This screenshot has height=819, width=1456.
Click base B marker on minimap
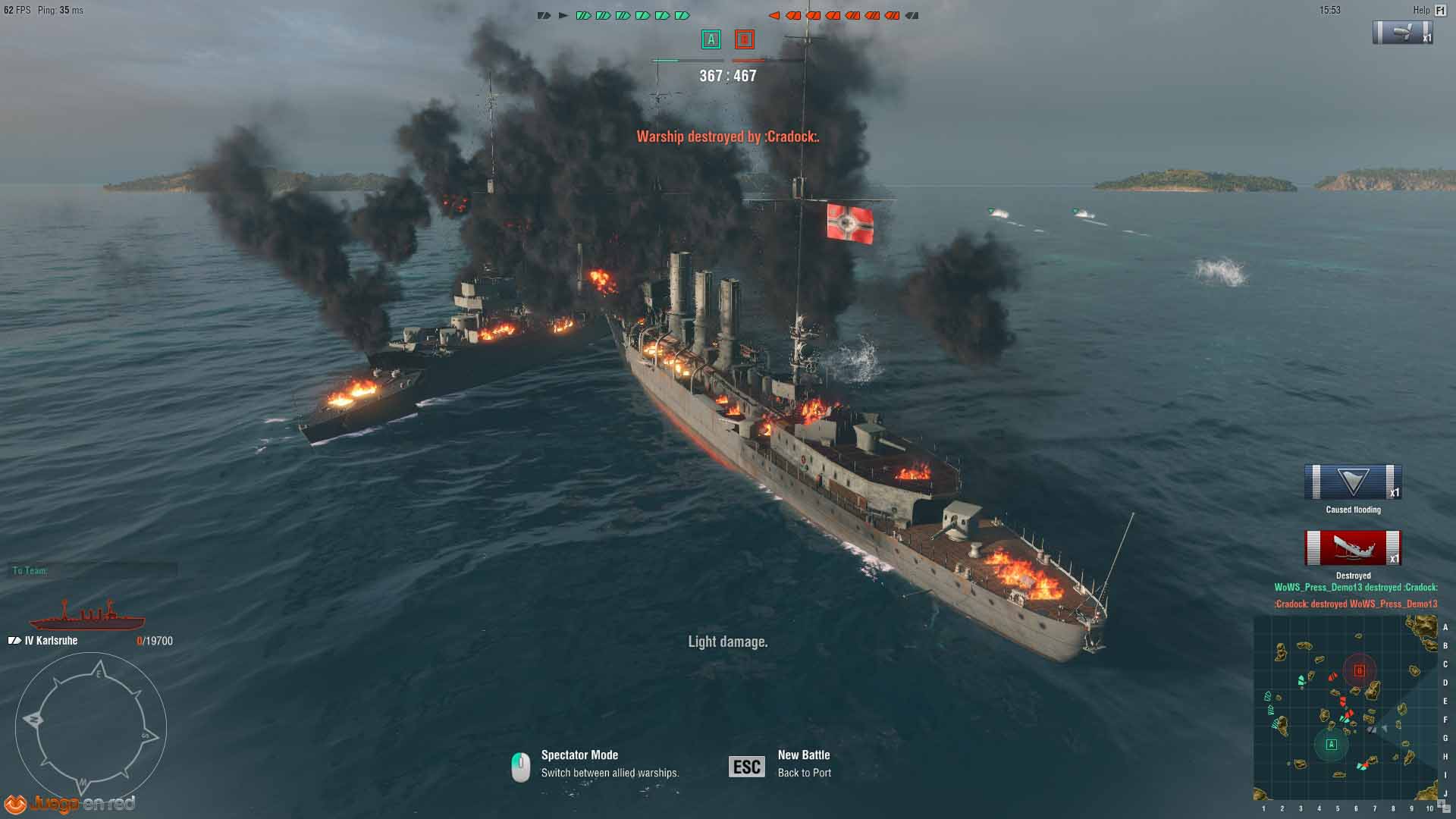pyautogui.click(x=1359, y=670)
